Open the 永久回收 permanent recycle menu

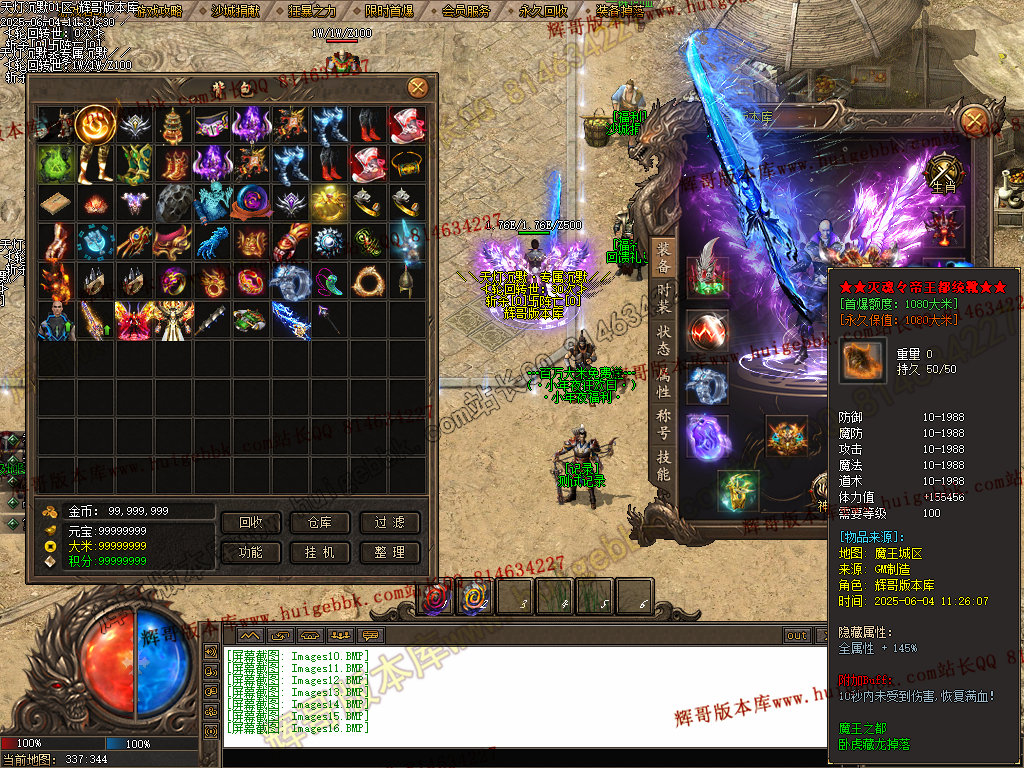[x=543, y=11]
